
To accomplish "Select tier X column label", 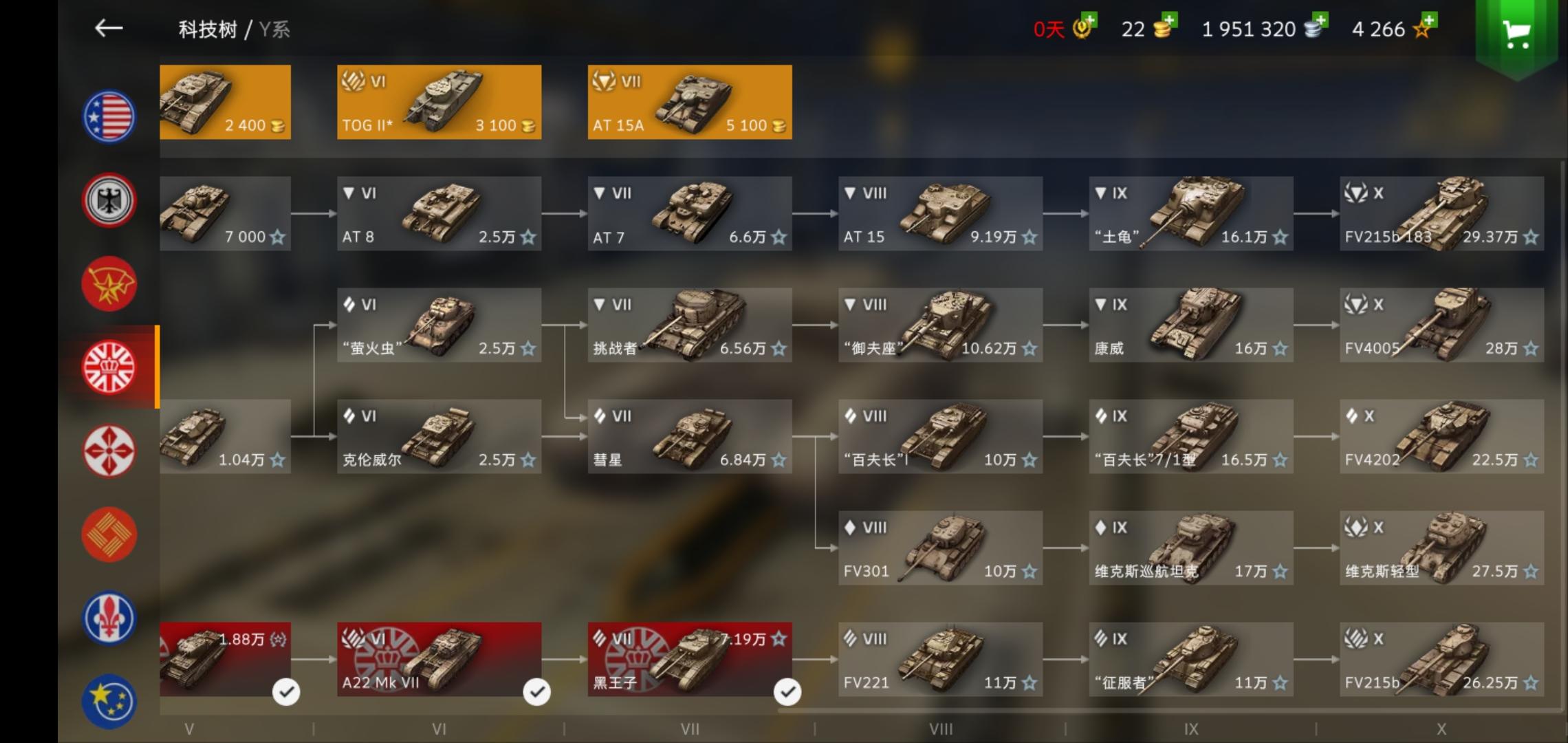I will click(1442, 729).
